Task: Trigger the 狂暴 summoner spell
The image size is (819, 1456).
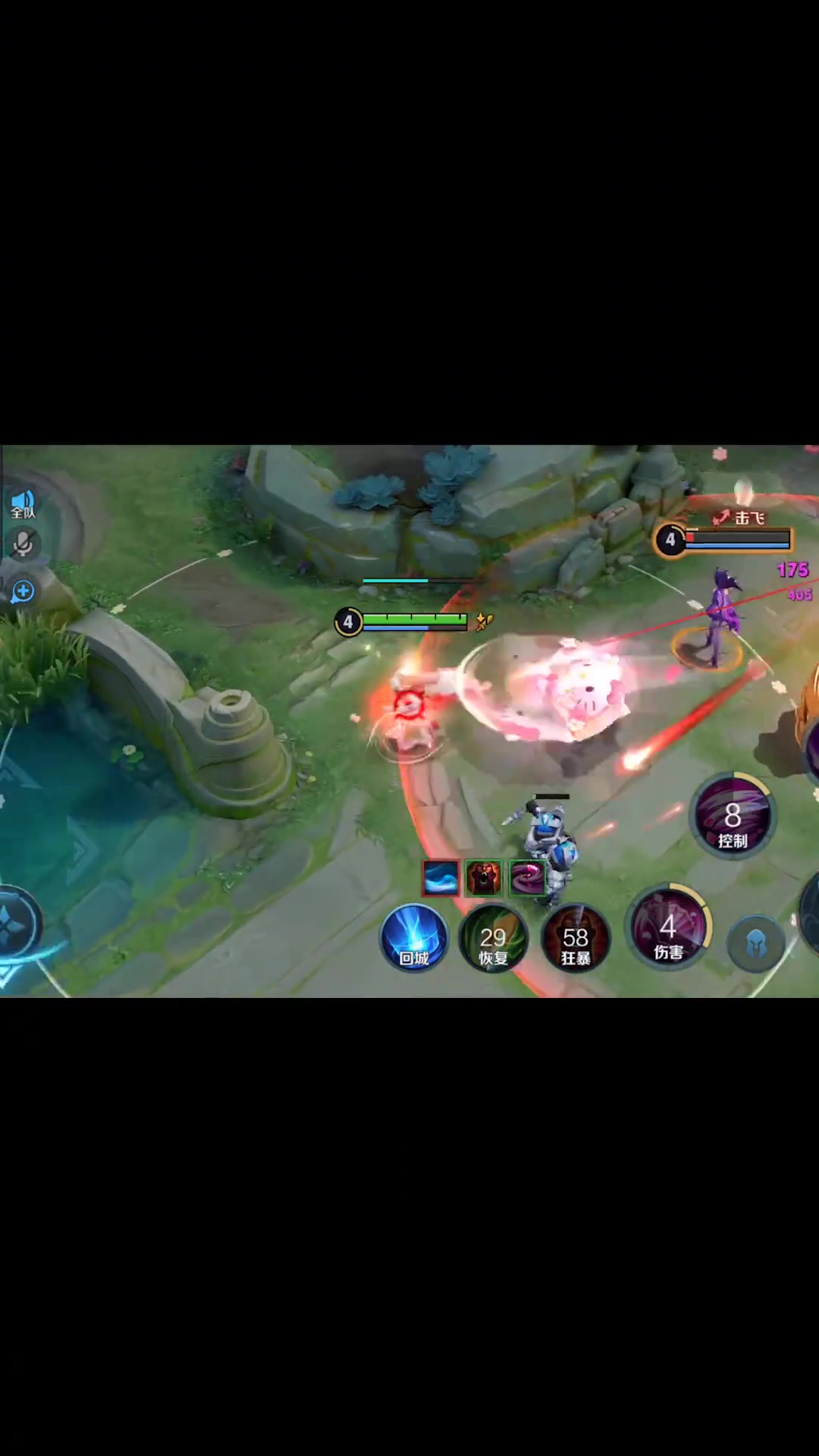Action: (576, 939)
